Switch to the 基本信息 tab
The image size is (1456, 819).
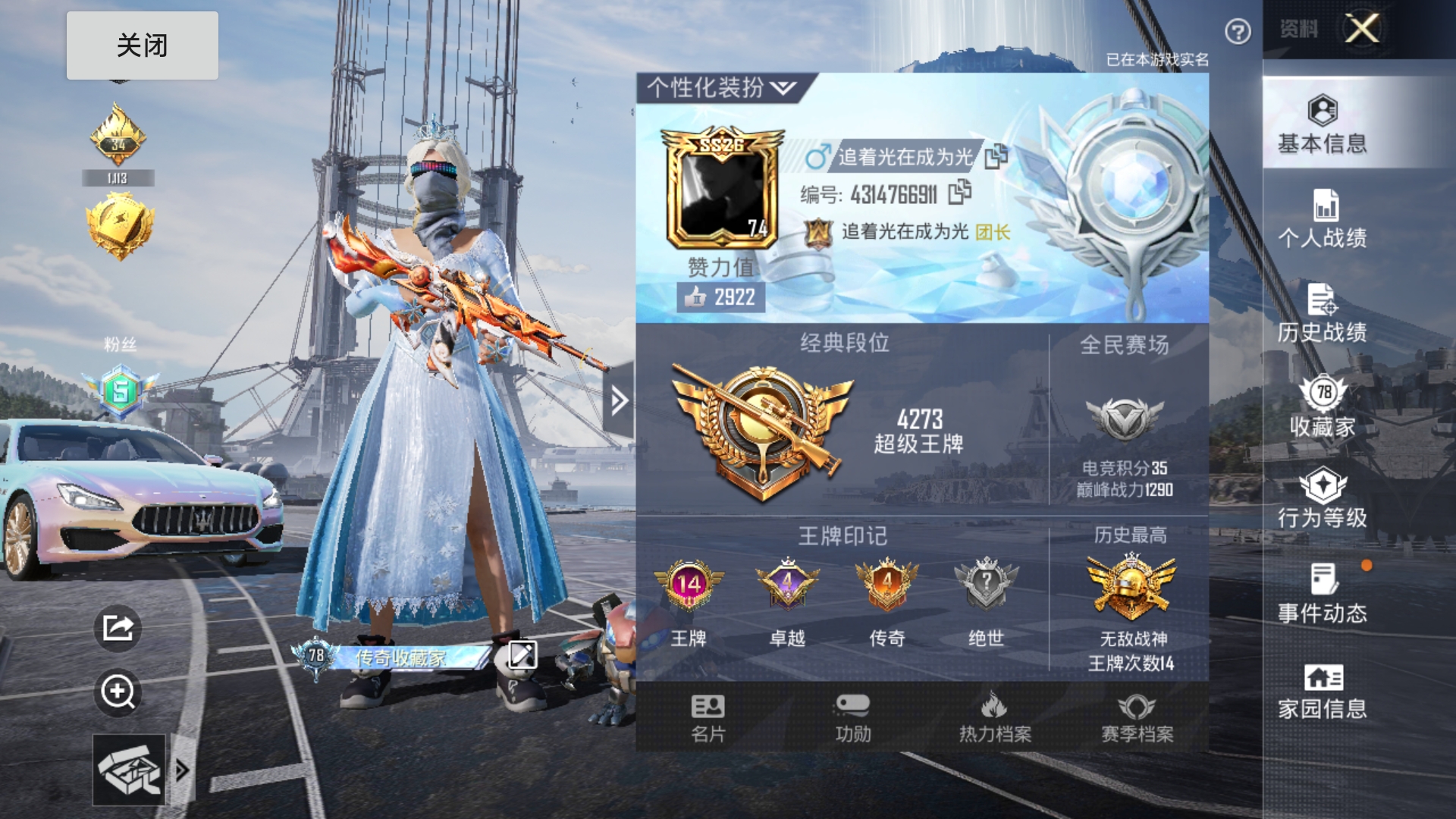[x=1322, y=124]
